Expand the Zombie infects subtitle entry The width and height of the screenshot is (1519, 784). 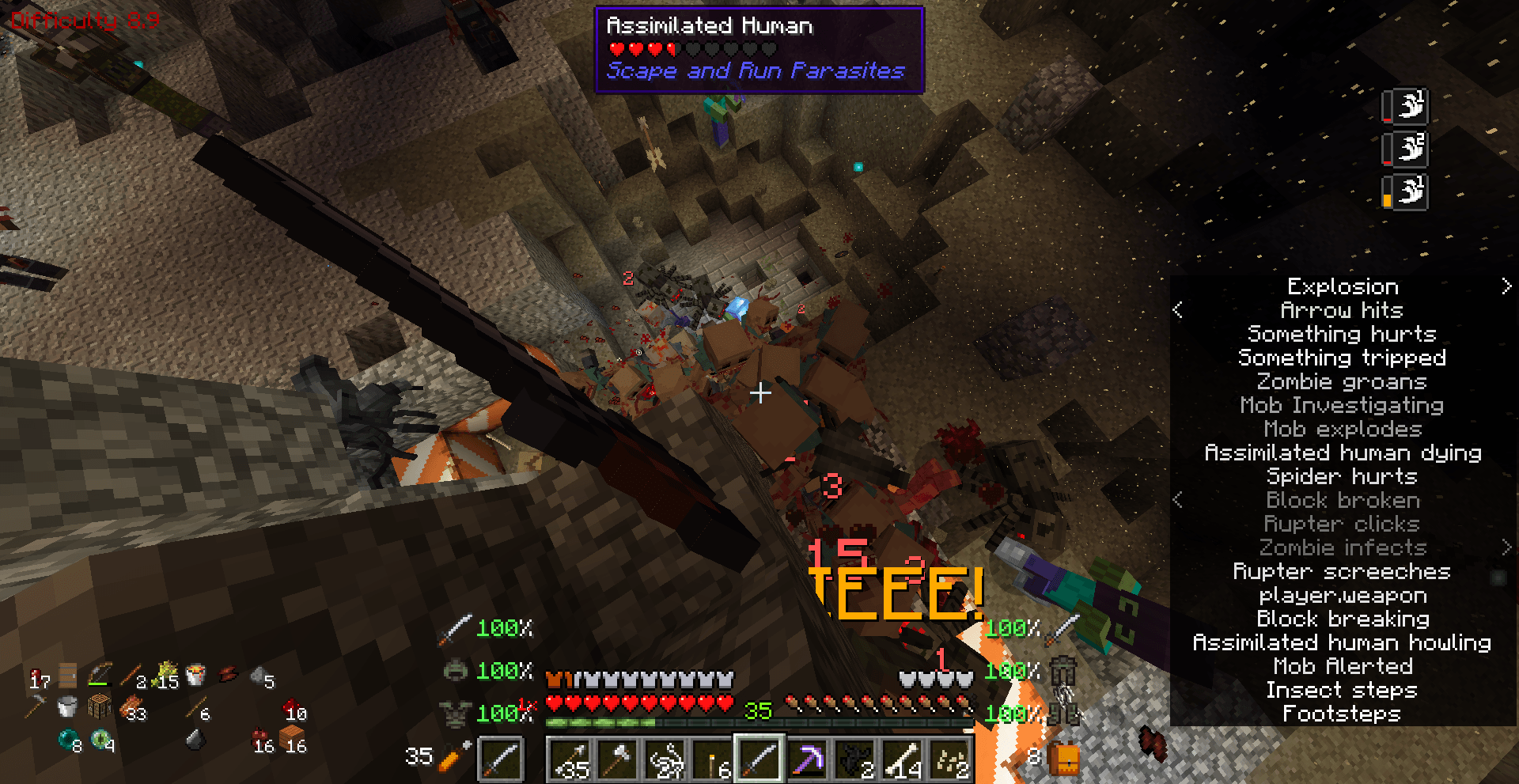[1507, 547]
